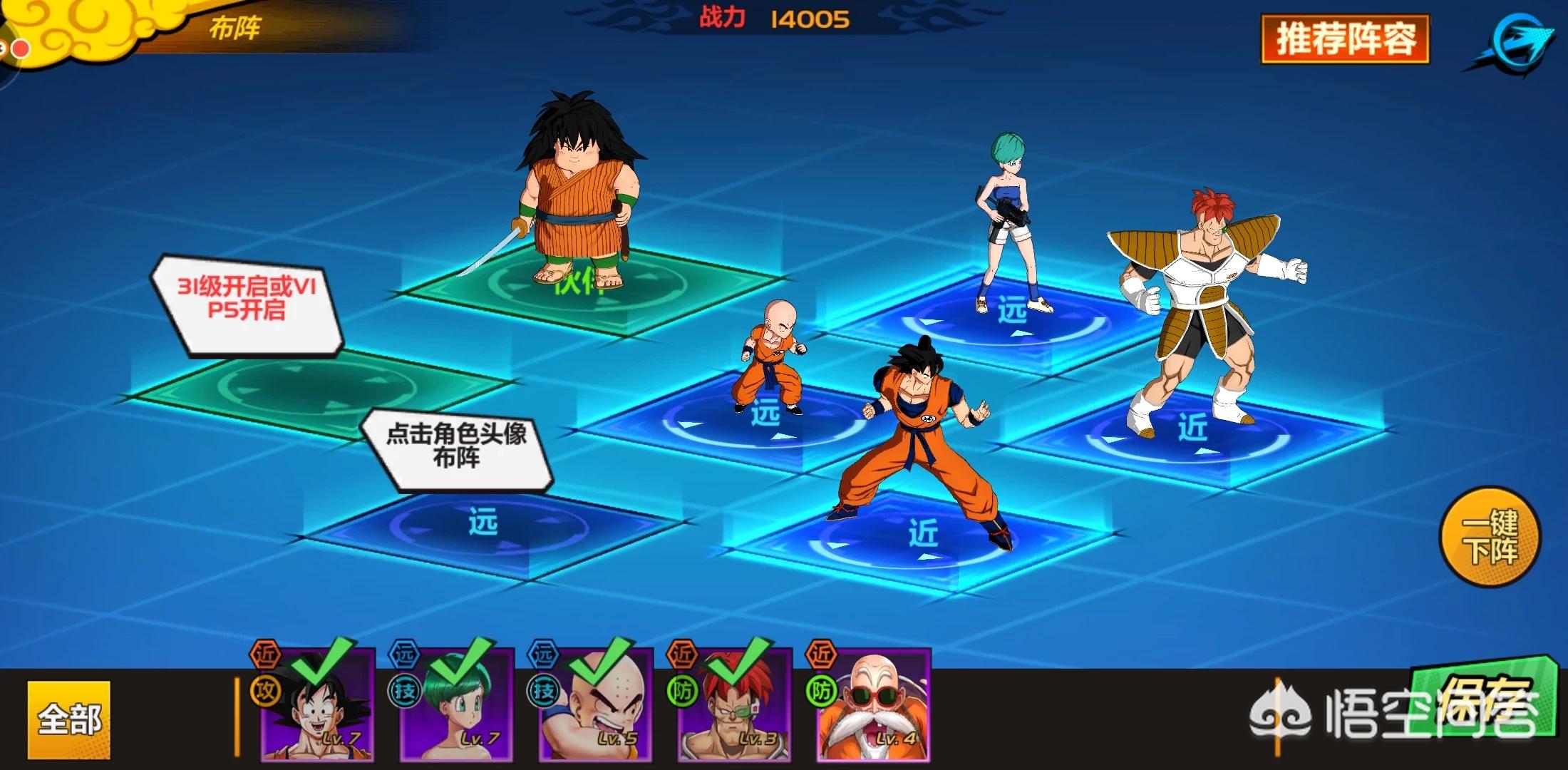The width and height of the screenshot is (1568, 770).
Task: Add Master Roshi's Lv.4 portrait to formation
Action: coord(875,704)
